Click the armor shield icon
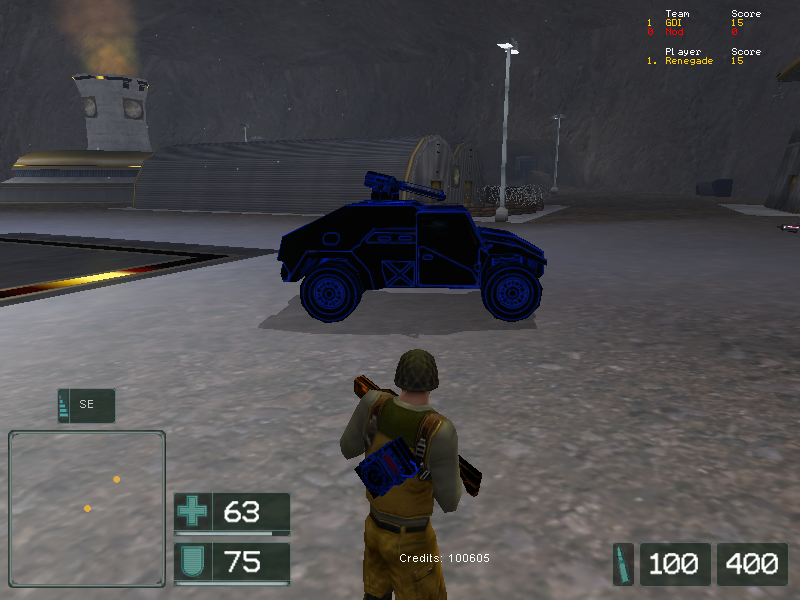The image size is (800, 600). coord(192,561)
